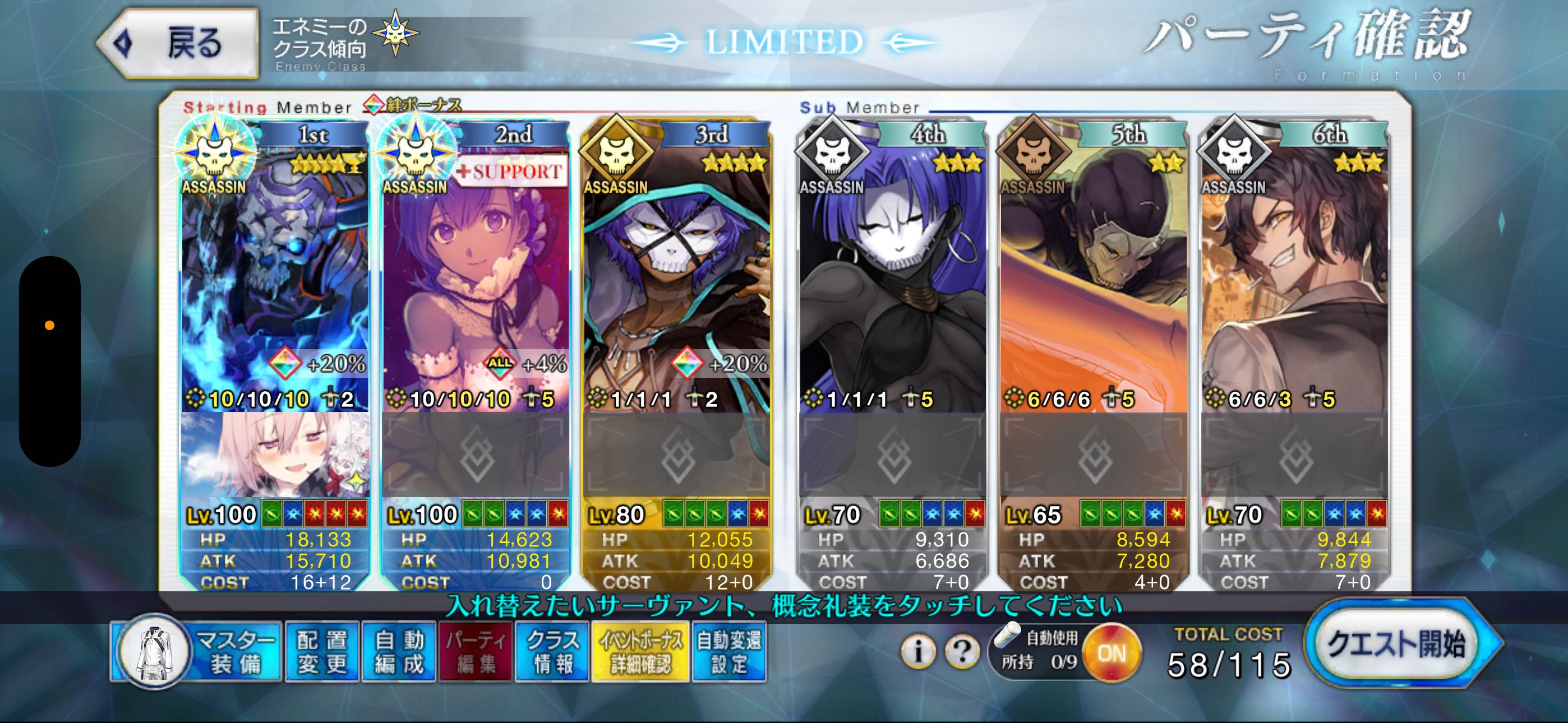
Task: Toggle the 自動使用 ON switch
Action: tap(1112, 654)
